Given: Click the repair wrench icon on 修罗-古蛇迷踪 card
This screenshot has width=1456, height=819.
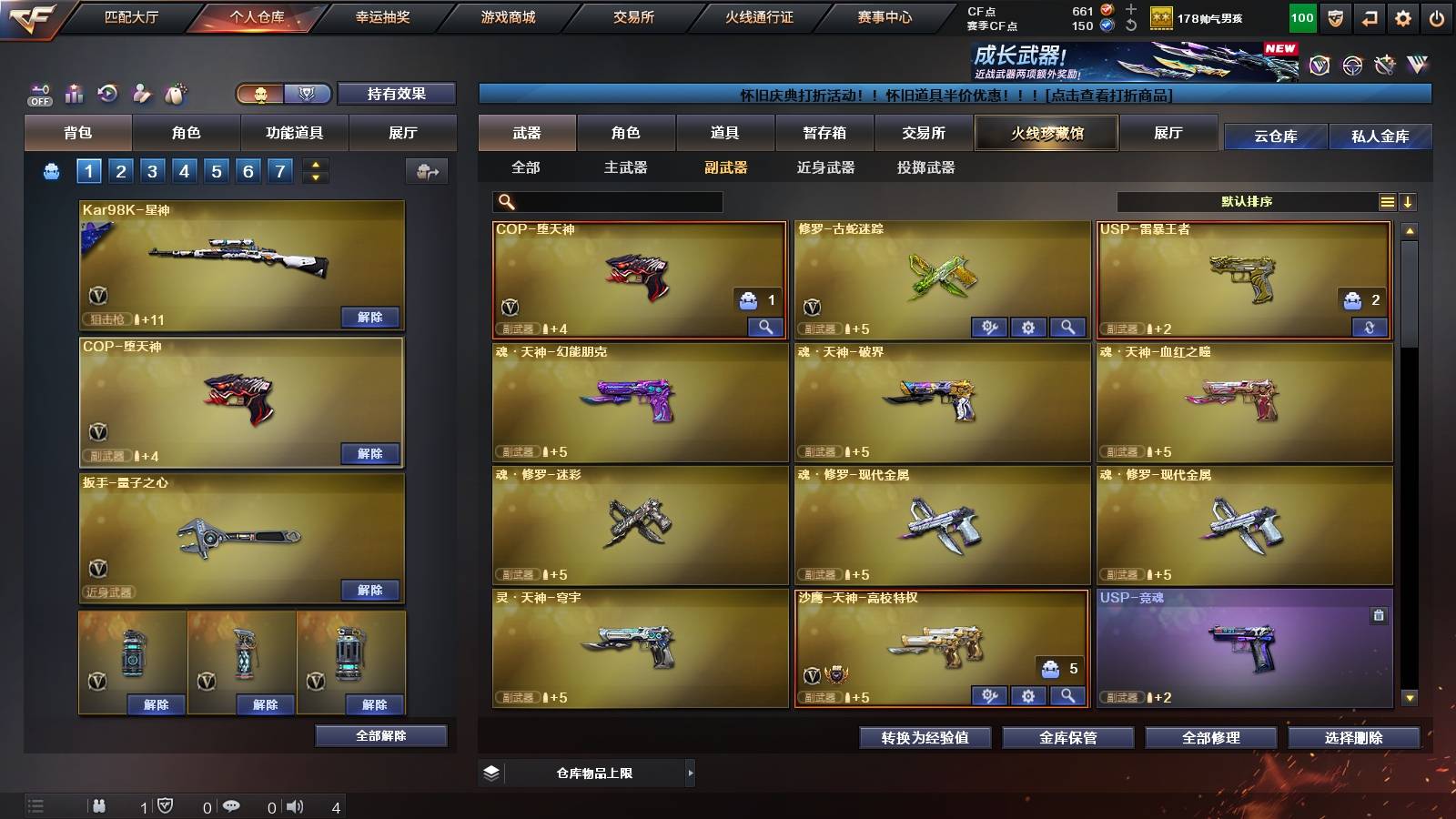Looking at the screenshot, I should [990, 326].
